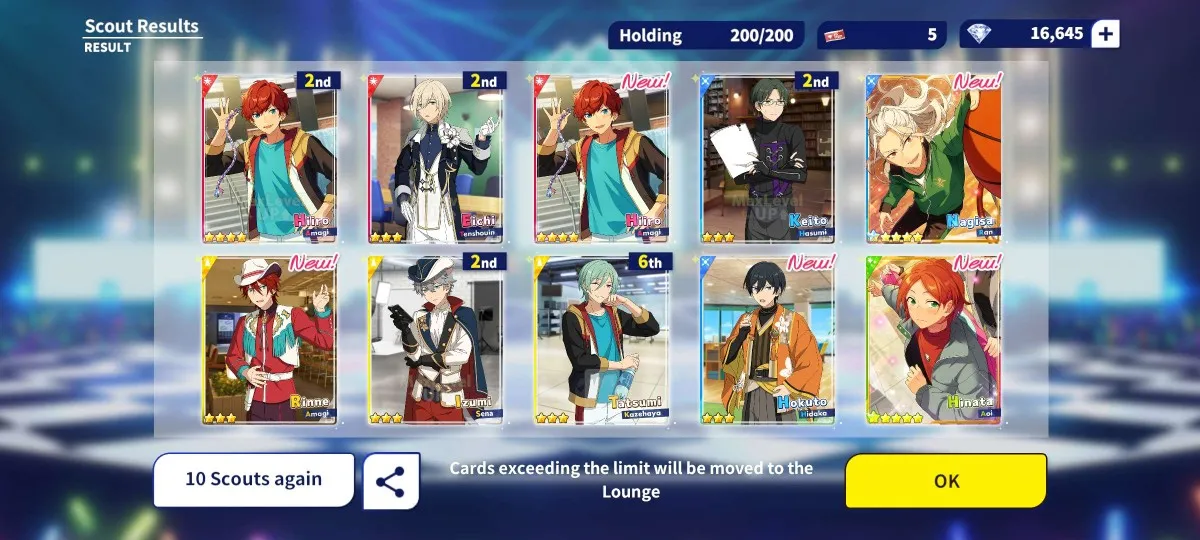Select the Hiro Amagi card marked 2nd
This screenshot has height=540, width=1200.
(270, 158)
